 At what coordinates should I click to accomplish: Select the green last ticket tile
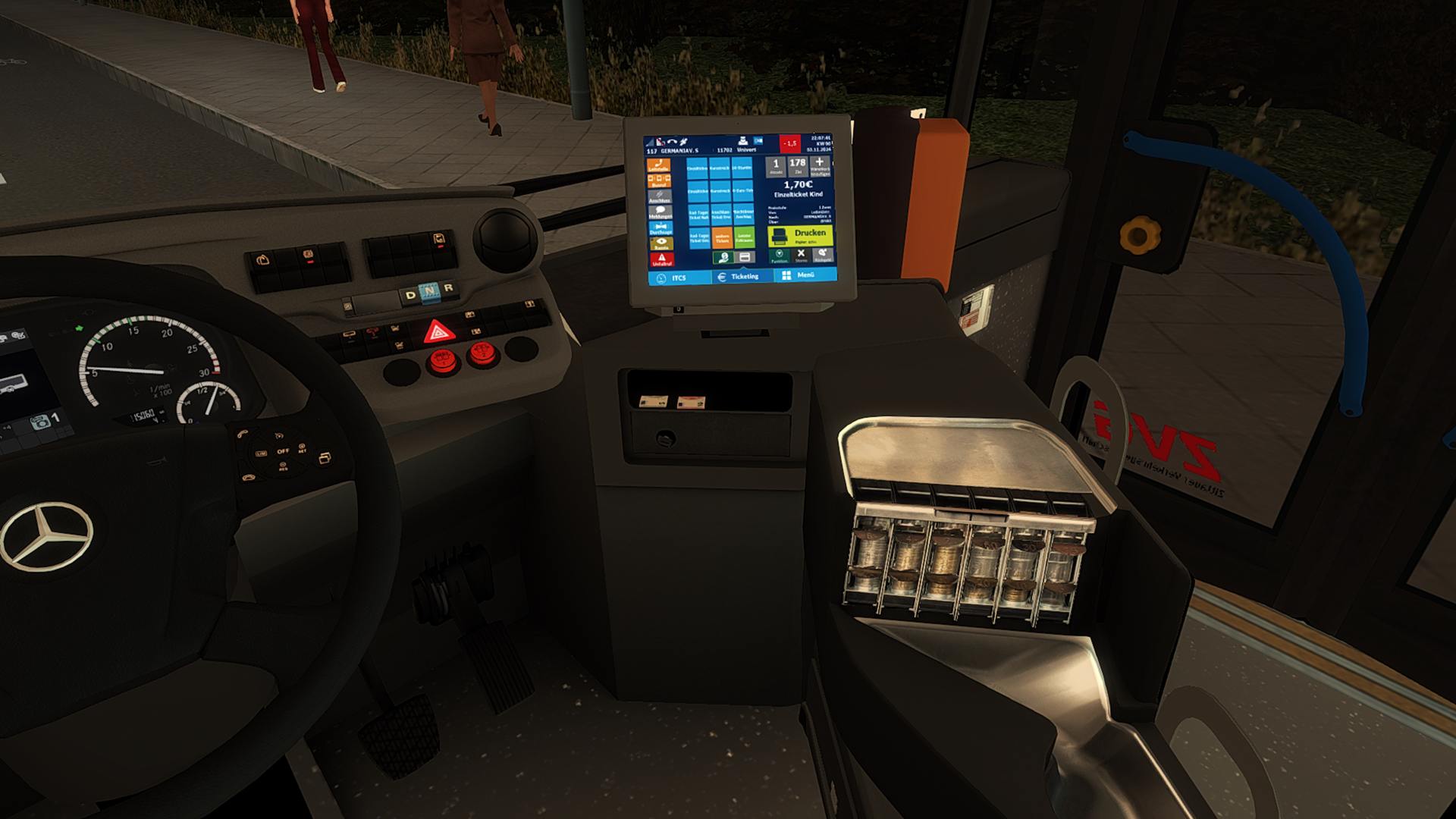[x=744, y=237]
